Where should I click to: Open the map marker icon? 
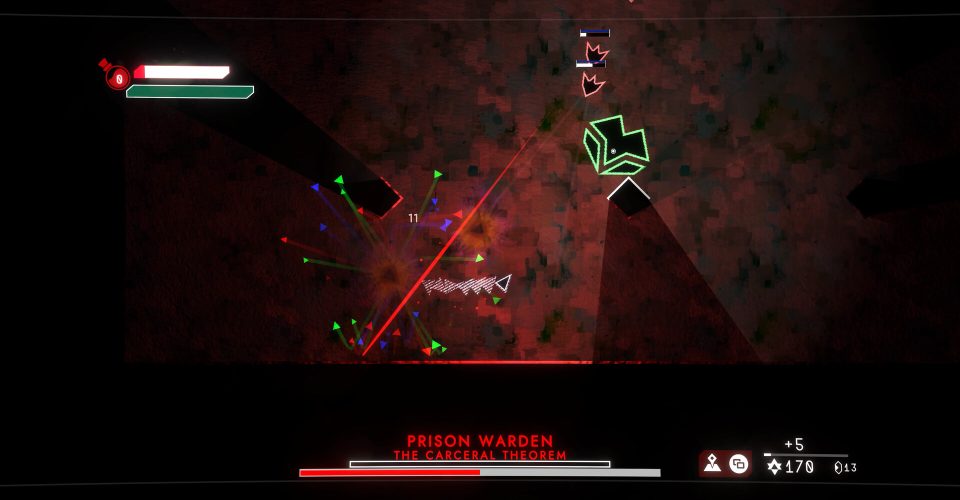[x=712, y=463]
